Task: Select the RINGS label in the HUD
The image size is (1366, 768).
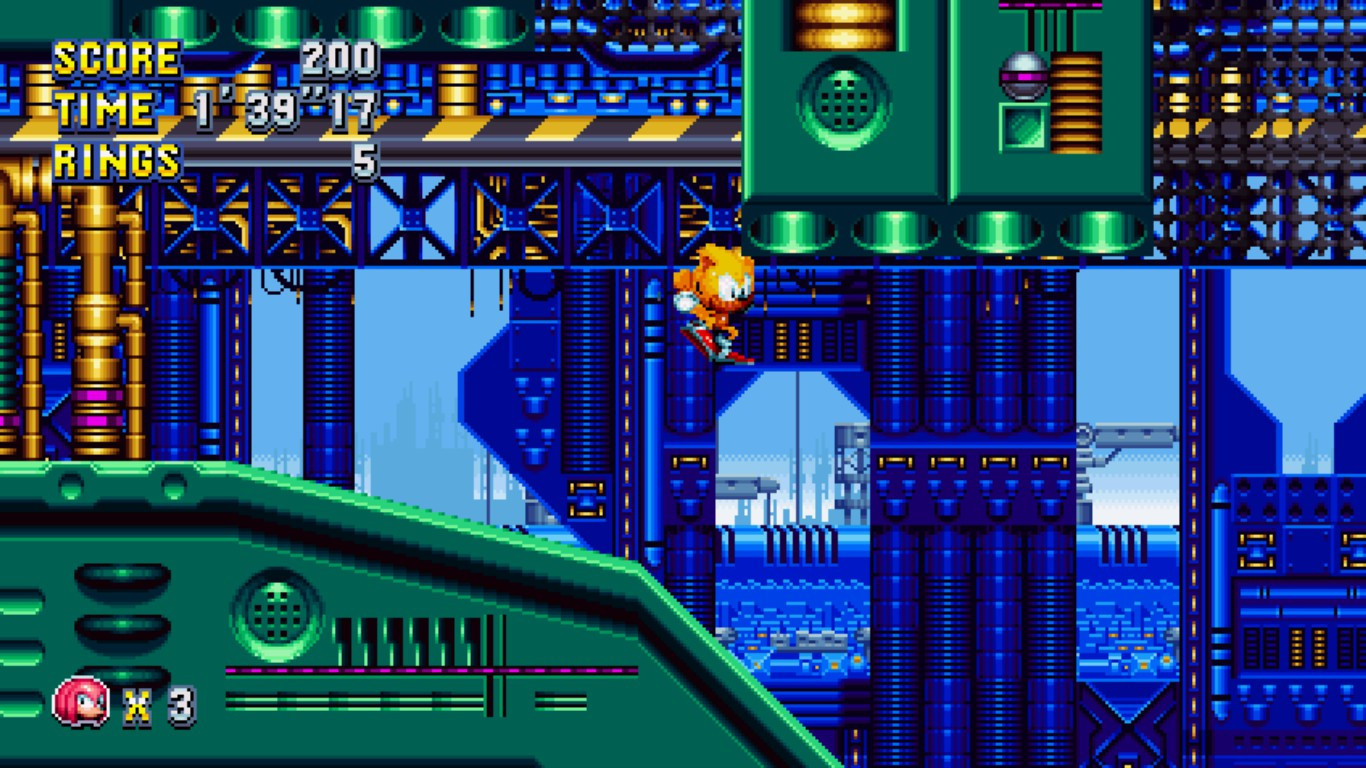Action: pyautogui.click(x=115, y=158)
